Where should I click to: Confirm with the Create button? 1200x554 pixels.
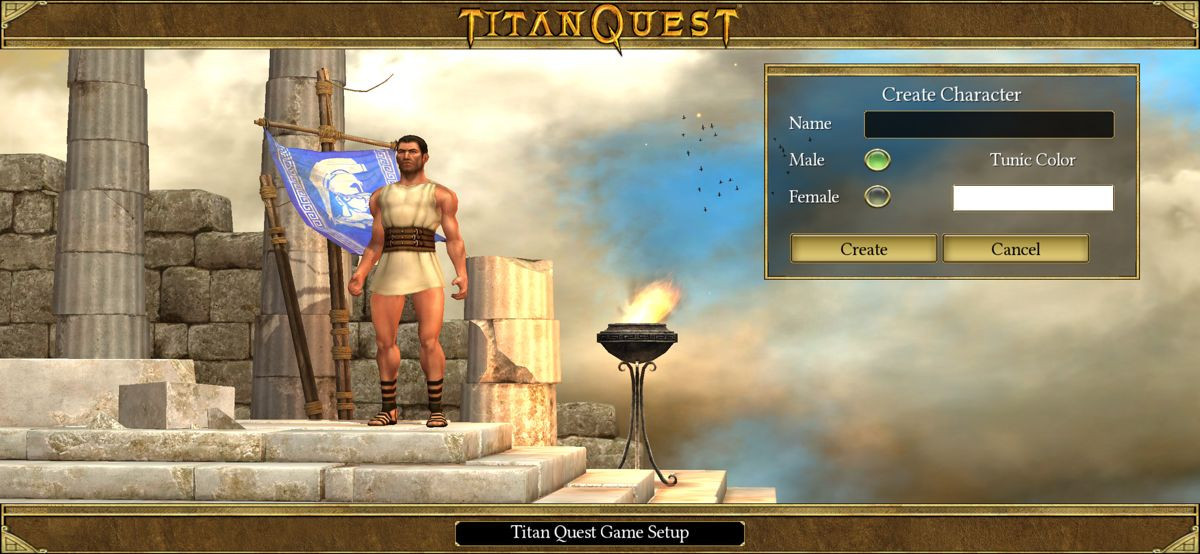(x=863, y=249)
